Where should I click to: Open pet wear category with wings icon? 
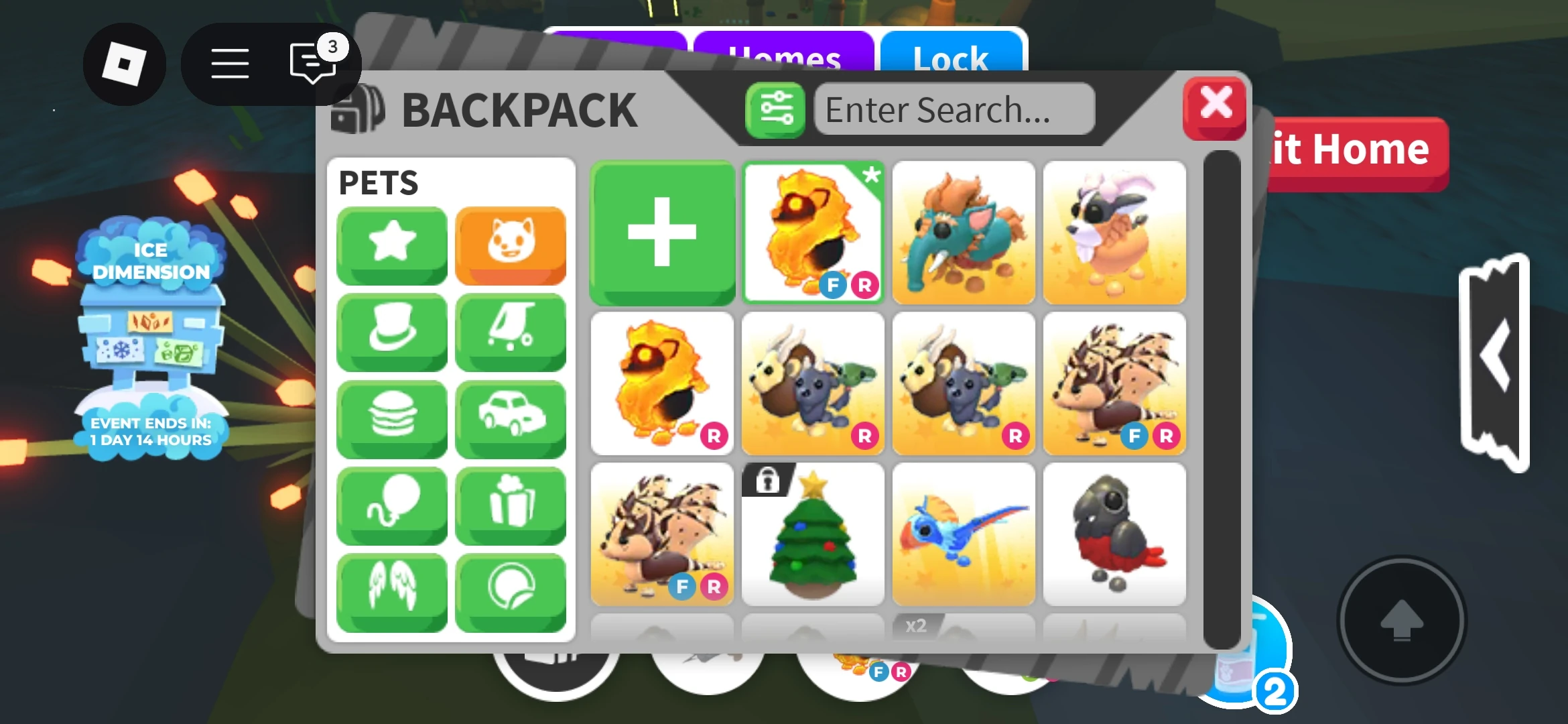391,591
